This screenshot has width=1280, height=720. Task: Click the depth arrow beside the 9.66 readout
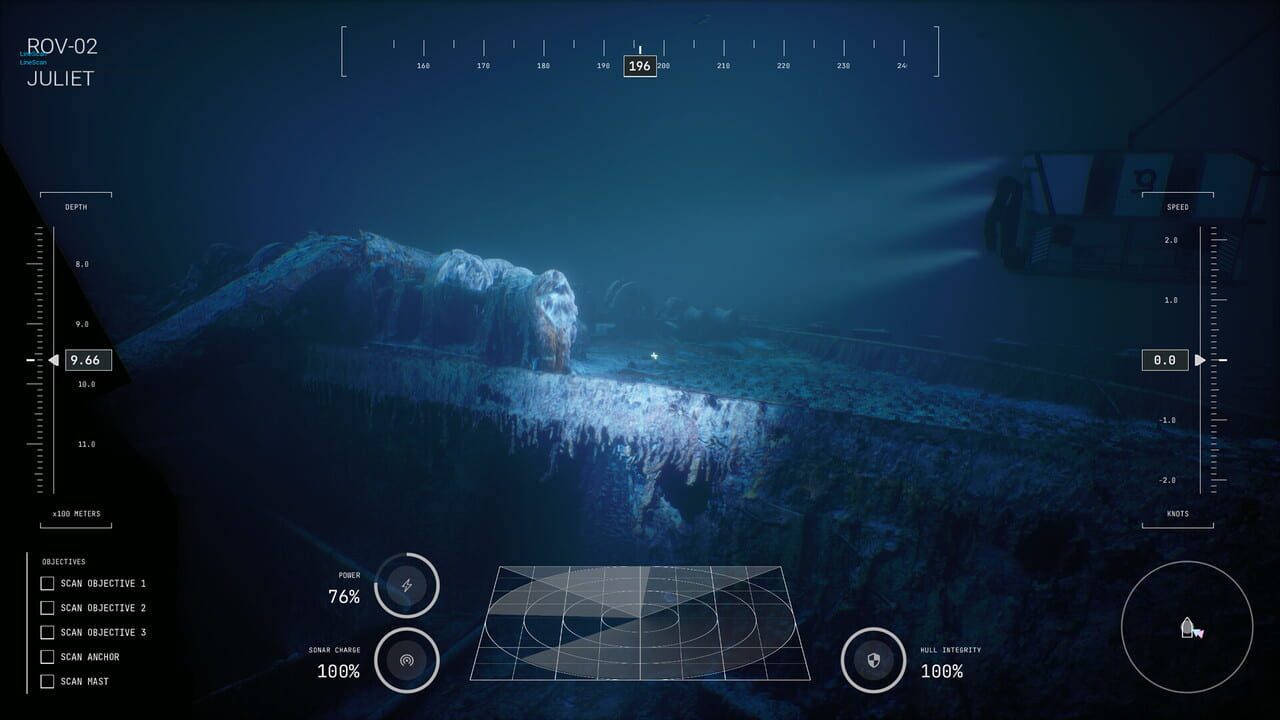55,360
